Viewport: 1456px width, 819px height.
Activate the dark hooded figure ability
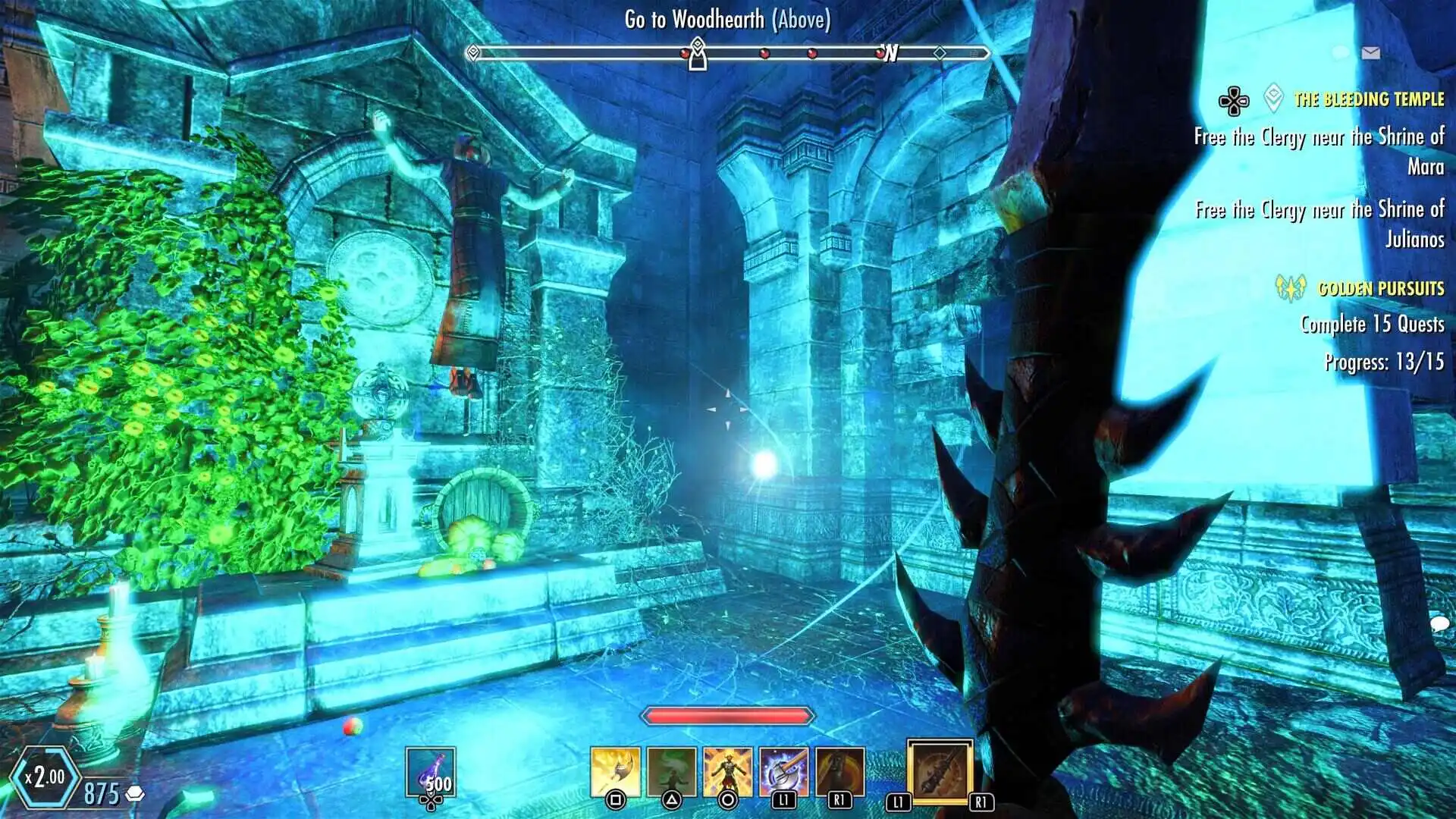839,772
